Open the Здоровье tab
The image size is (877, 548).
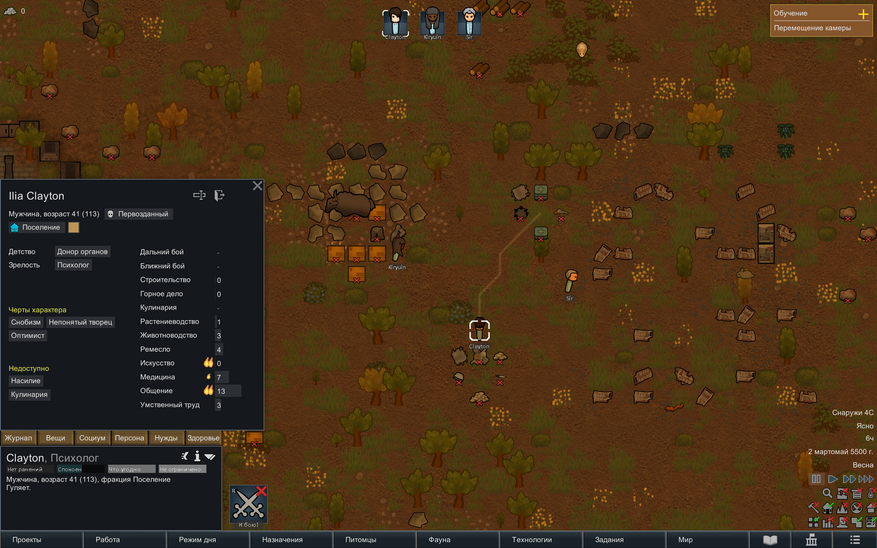point(203,438)
